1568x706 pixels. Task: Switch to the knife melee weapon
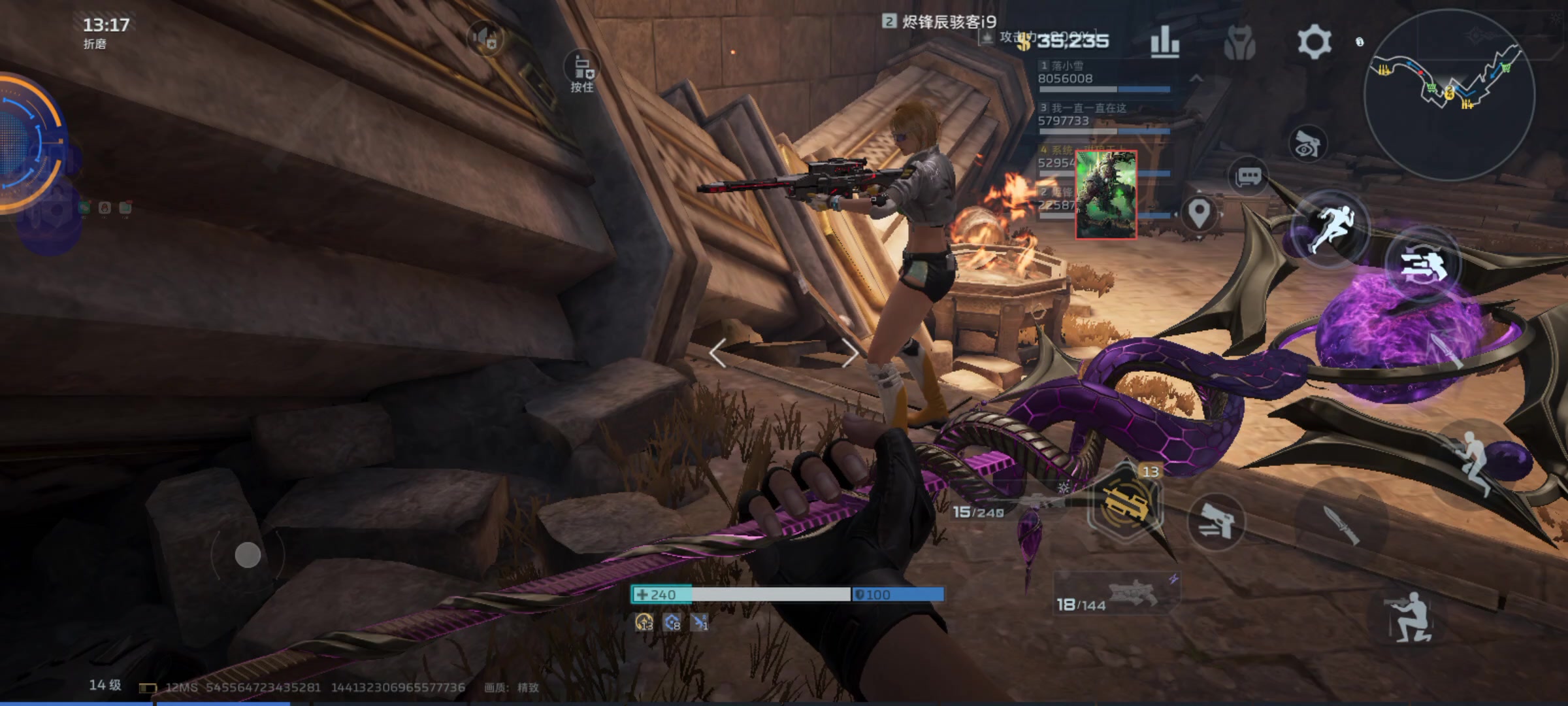click(x=1341, y=525)
